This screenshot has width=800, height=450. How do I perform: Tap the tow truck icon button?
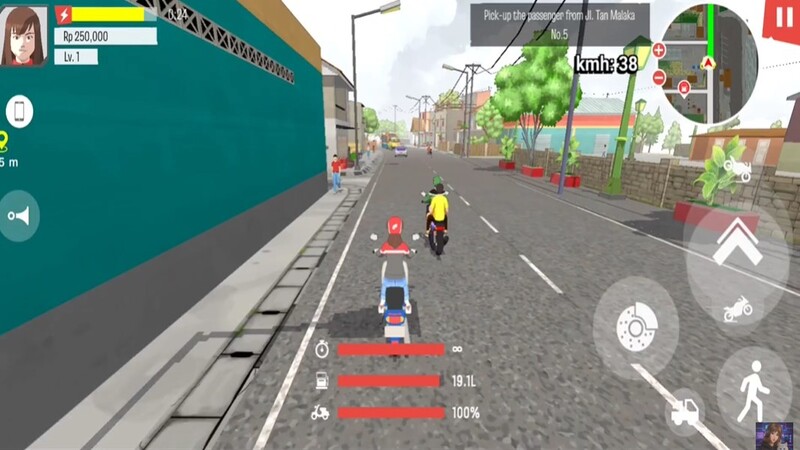[685, 411]
